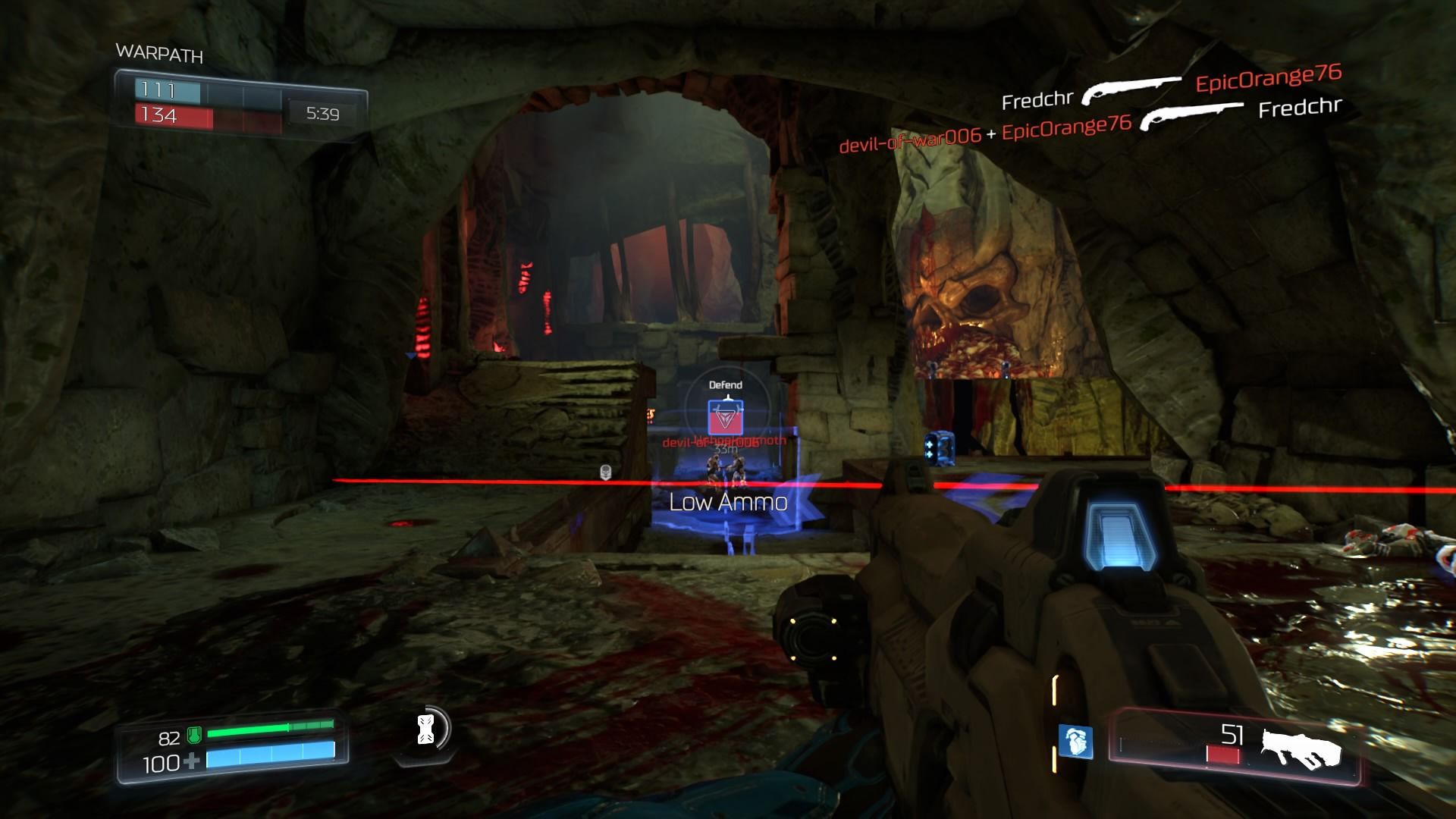This screenshot has height=819, width=1456.
Task: Click the green armor shield icon near 82
Action: coord(195,736)
